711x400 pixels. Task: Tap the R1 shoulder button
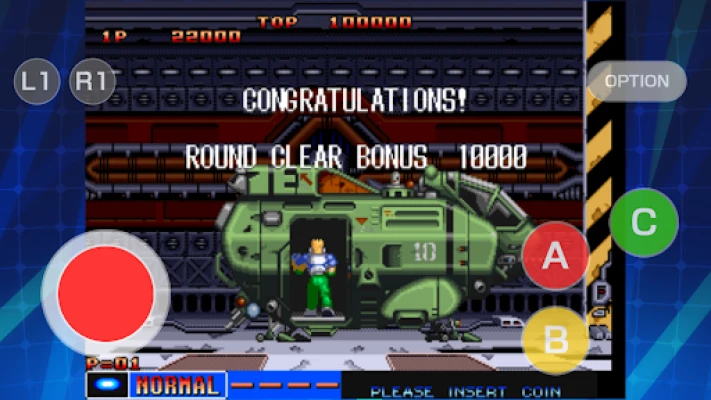tap(92, 82)
